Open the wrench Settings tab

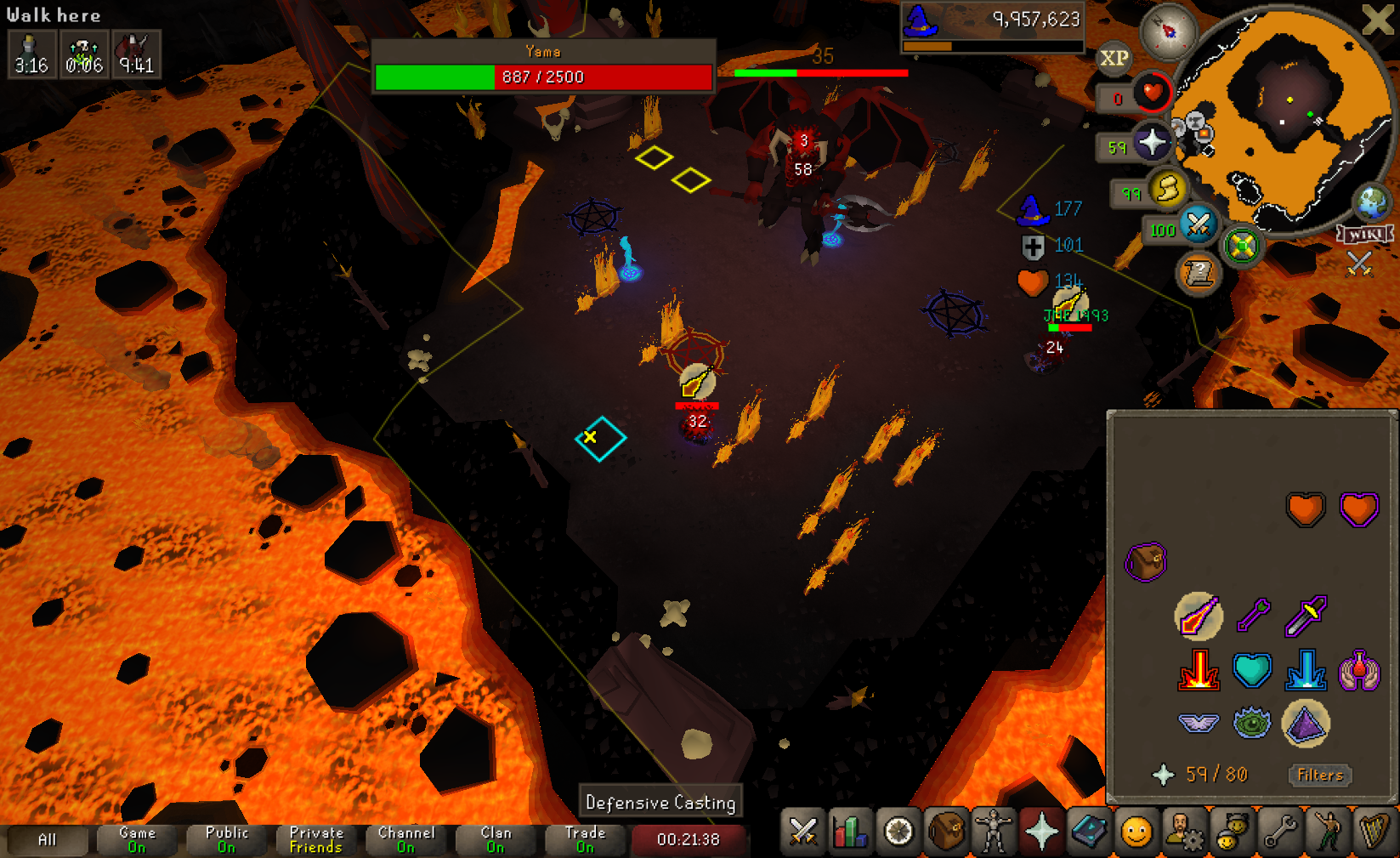[x=1278, y=832]
